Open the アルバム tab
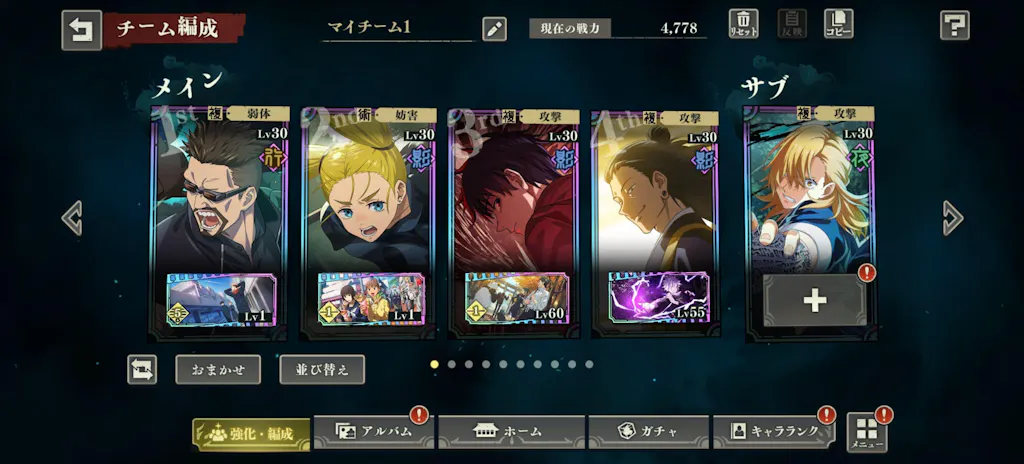1024x464 pixels. 374,432
